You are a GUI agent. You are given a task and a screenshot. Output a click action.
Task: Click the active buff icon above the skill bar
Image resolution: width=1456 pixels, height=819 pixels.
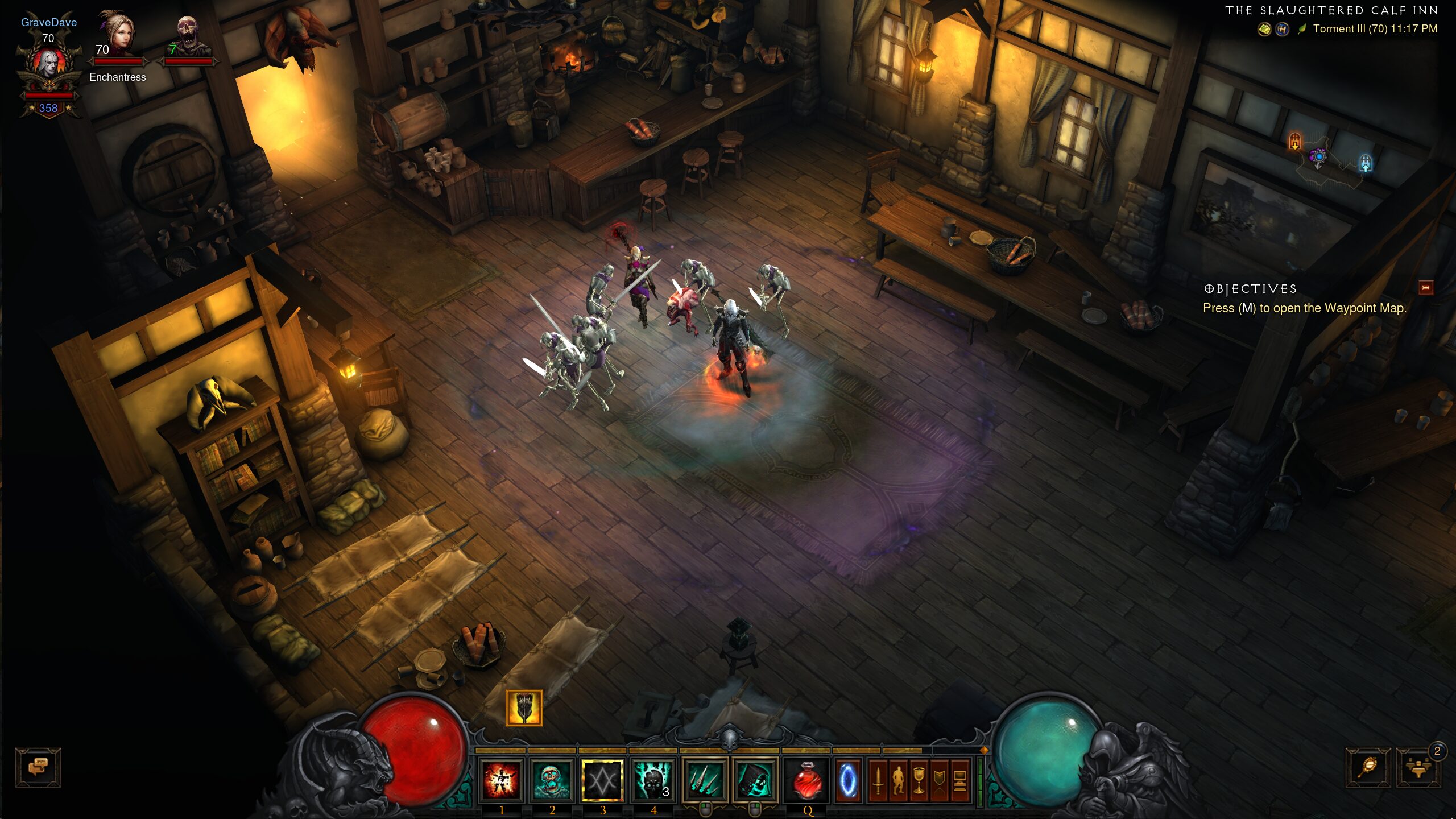coord(524,708)
